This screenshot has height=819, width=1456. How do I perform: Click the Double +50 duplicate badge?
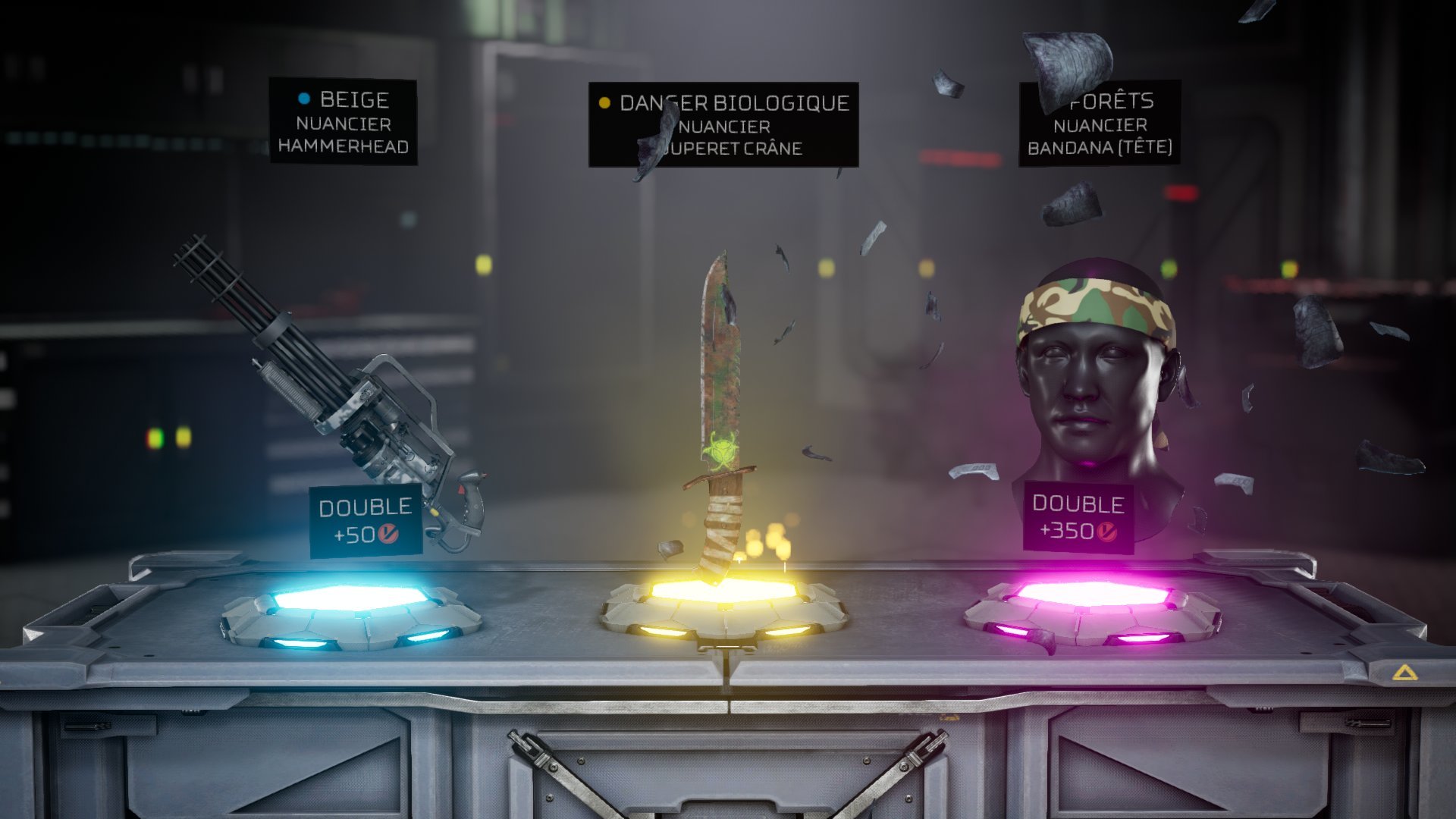pos(366,520)
